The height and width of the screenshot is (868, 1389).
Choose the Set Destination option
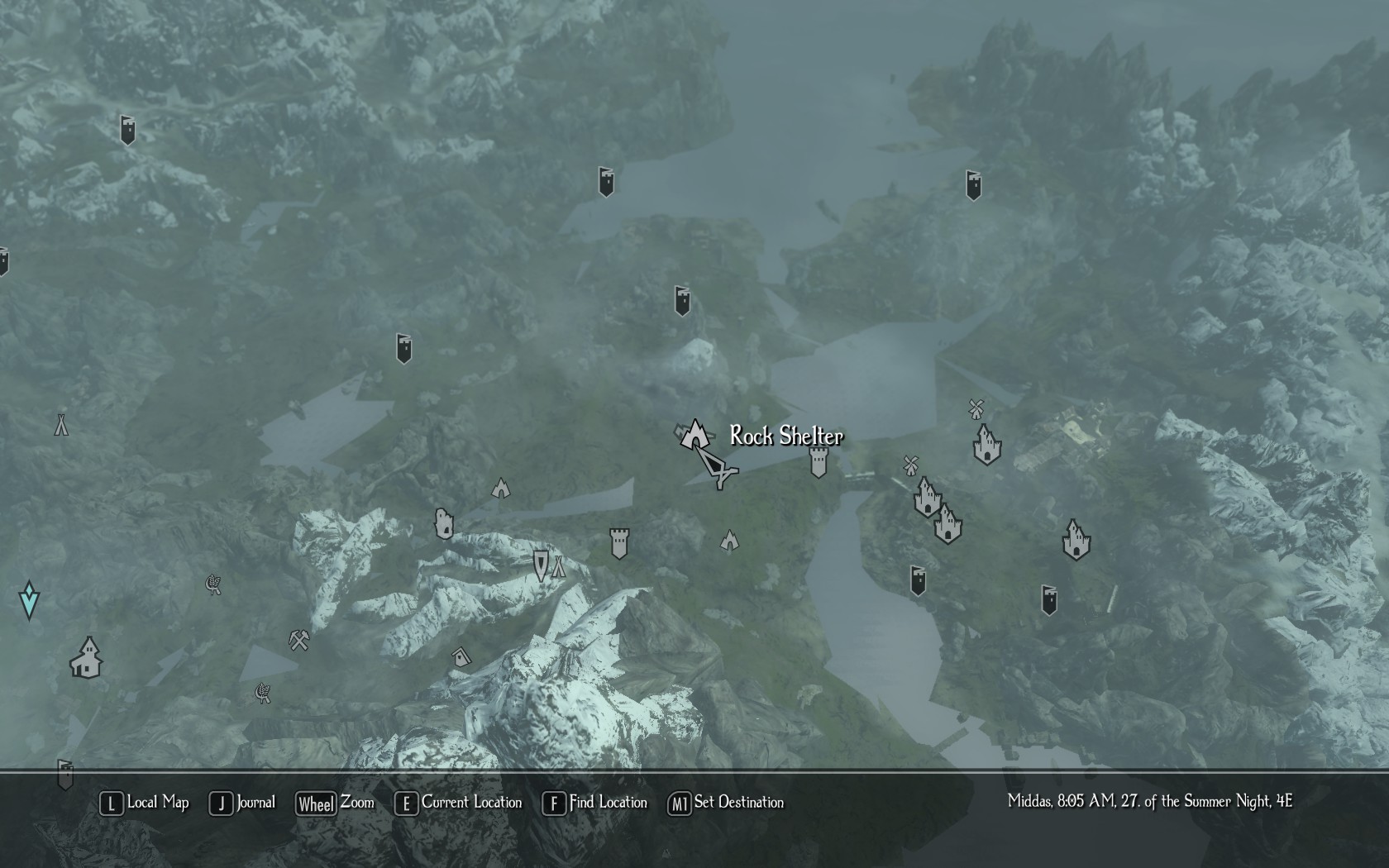click(726, 803)
